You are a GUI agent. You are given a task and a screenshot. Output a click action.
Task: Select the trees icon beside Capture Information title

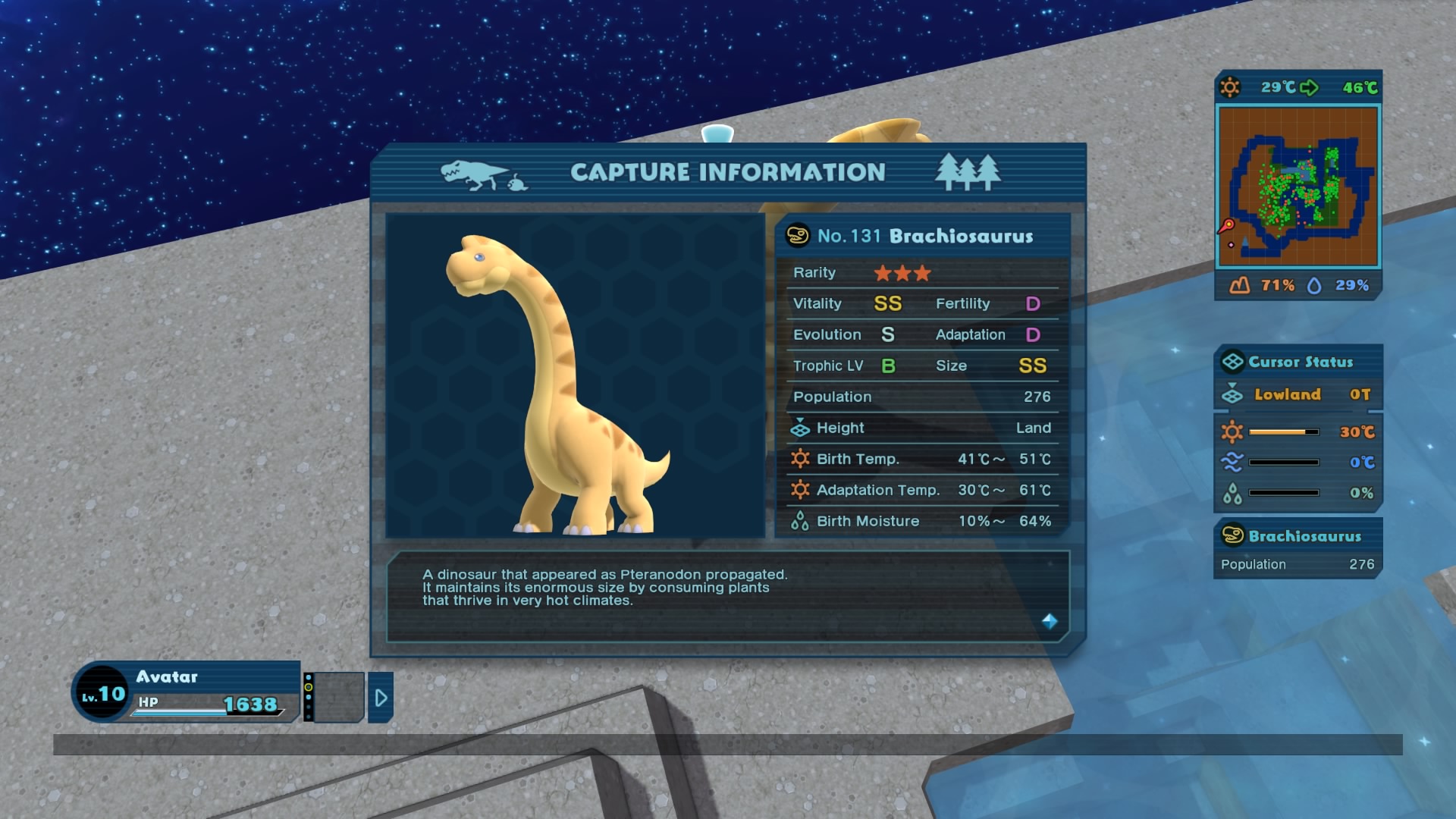tap(969, 171)
